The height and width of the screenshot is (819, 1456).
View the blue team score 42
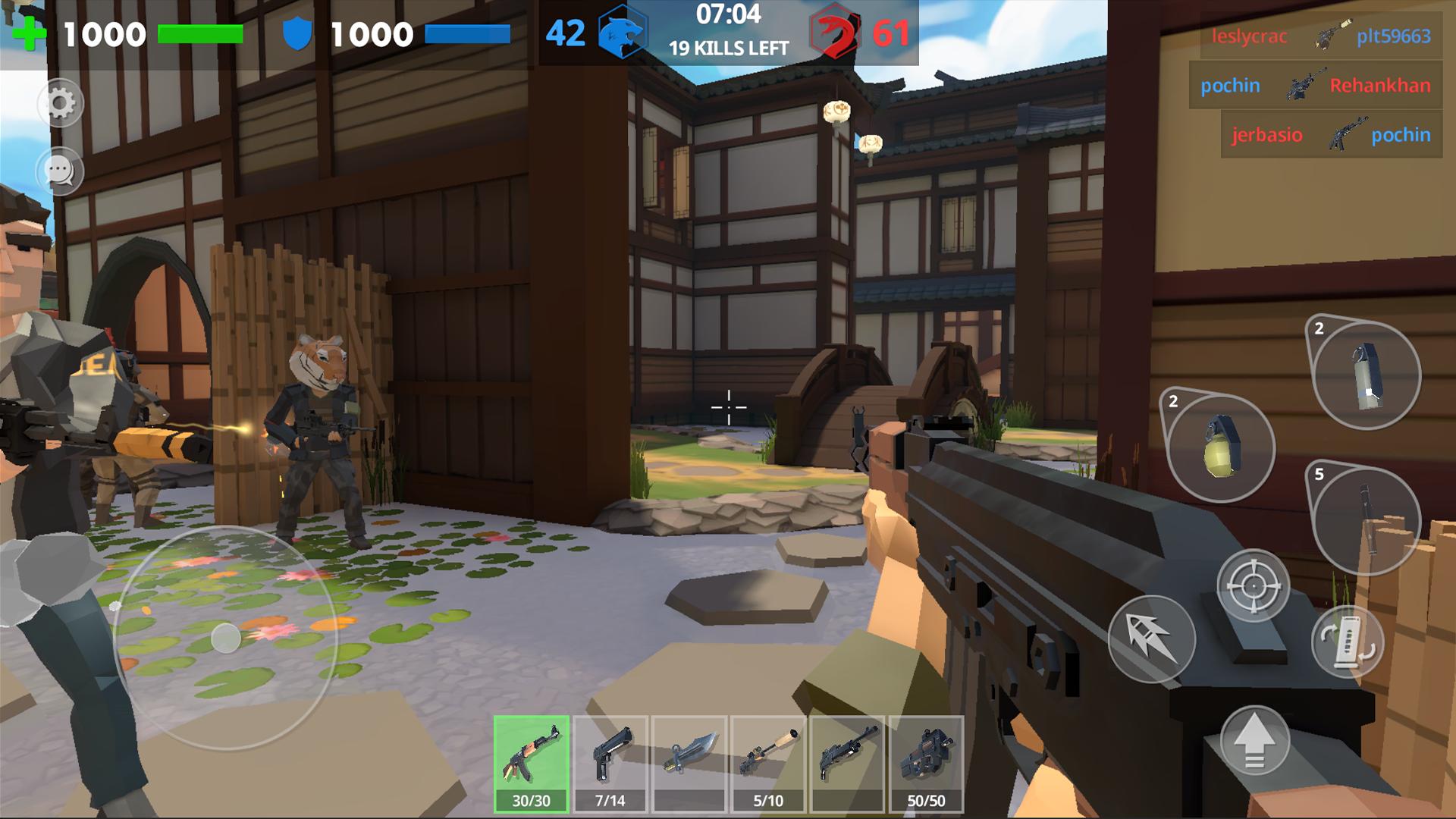(x=565, y=32)
